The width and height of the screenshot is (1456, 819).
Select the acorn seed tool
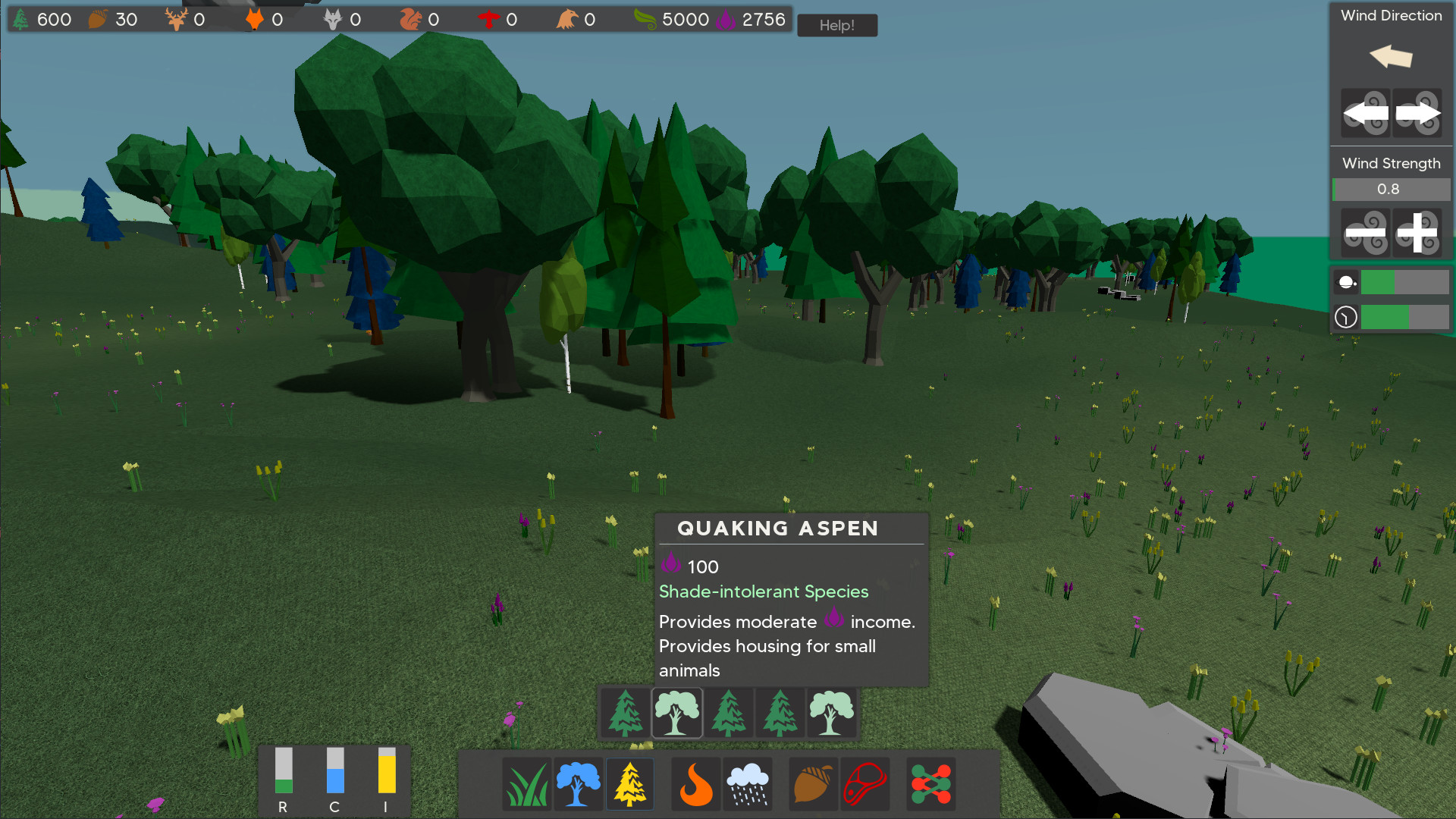[x=812, y=783]
